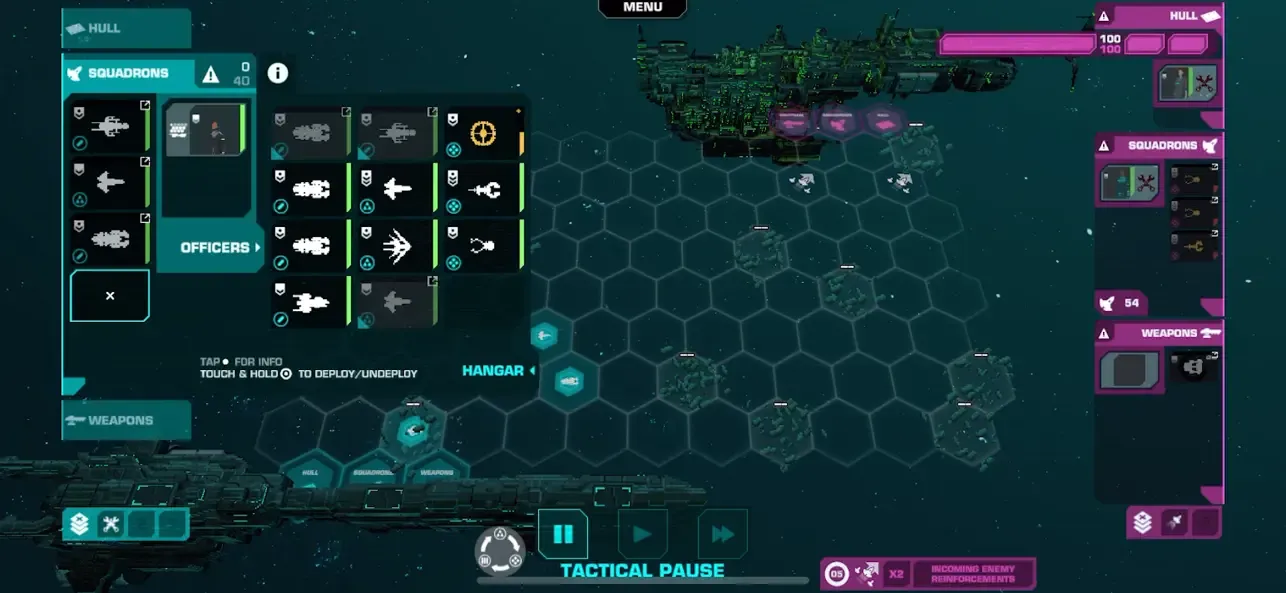Viewport: 1286px width, 593px height.
Task: Select the officer portrait card
Action: (205, 130)
